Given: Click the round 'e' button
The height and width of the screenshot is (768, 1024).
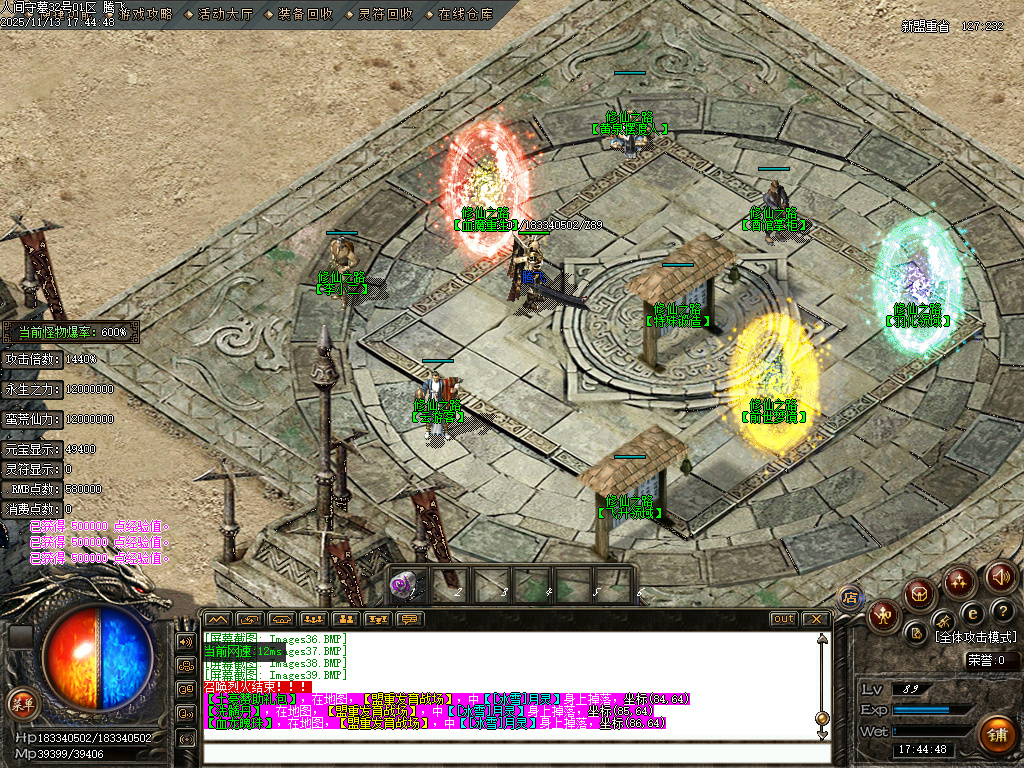Looking at the screenshot, I should coord(972,613).
